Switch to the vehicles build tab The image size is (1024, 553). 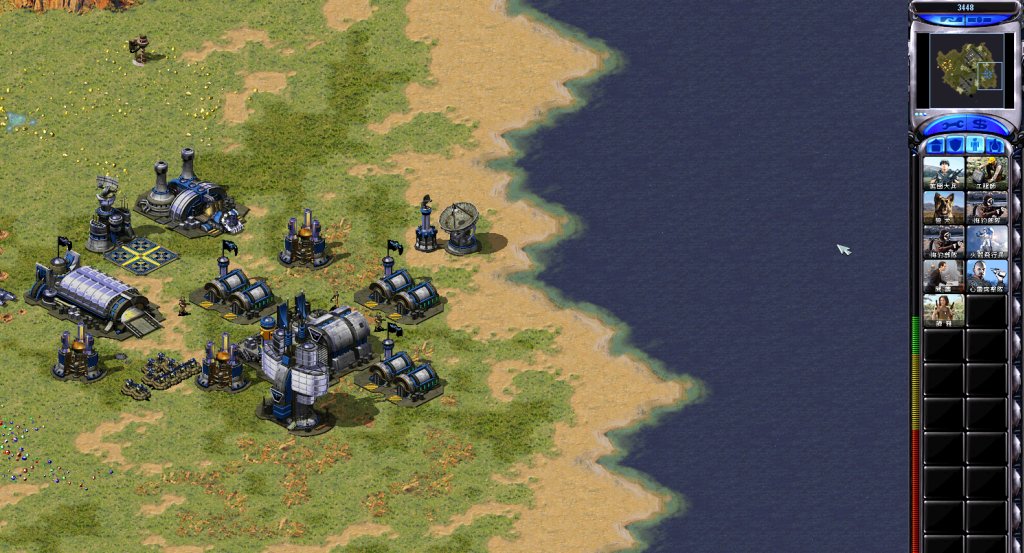point(996,146)
